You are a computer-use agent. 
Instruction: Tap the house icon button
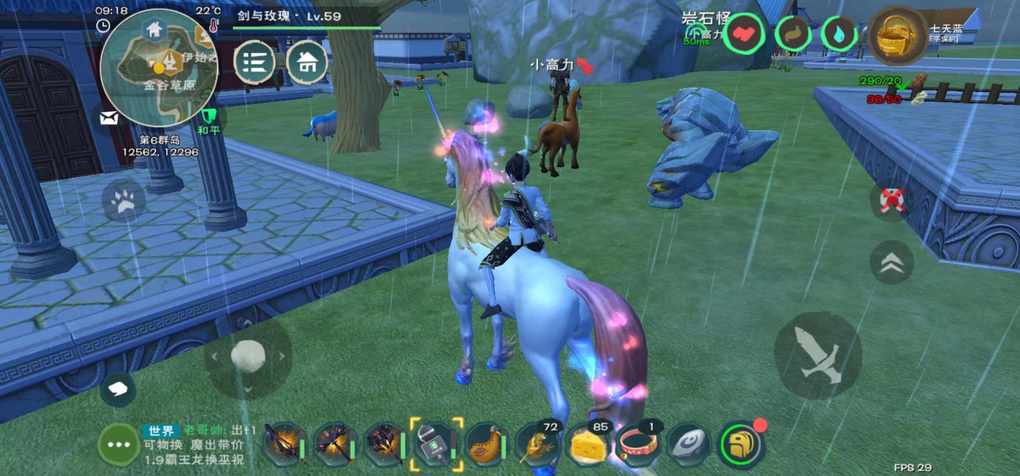[x=307, y=63]
